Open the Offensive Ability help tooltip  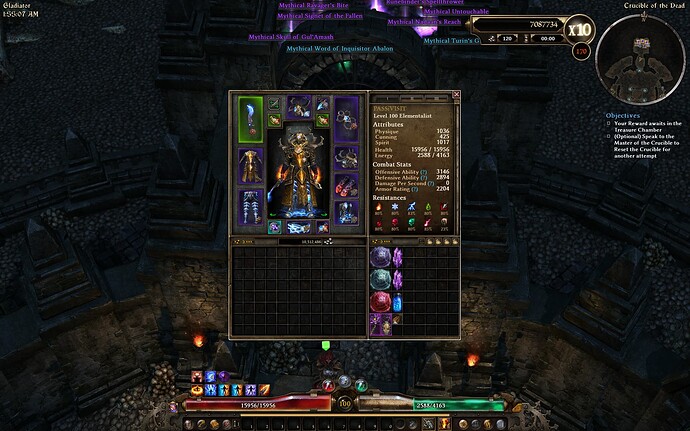[x=425, y=171]
